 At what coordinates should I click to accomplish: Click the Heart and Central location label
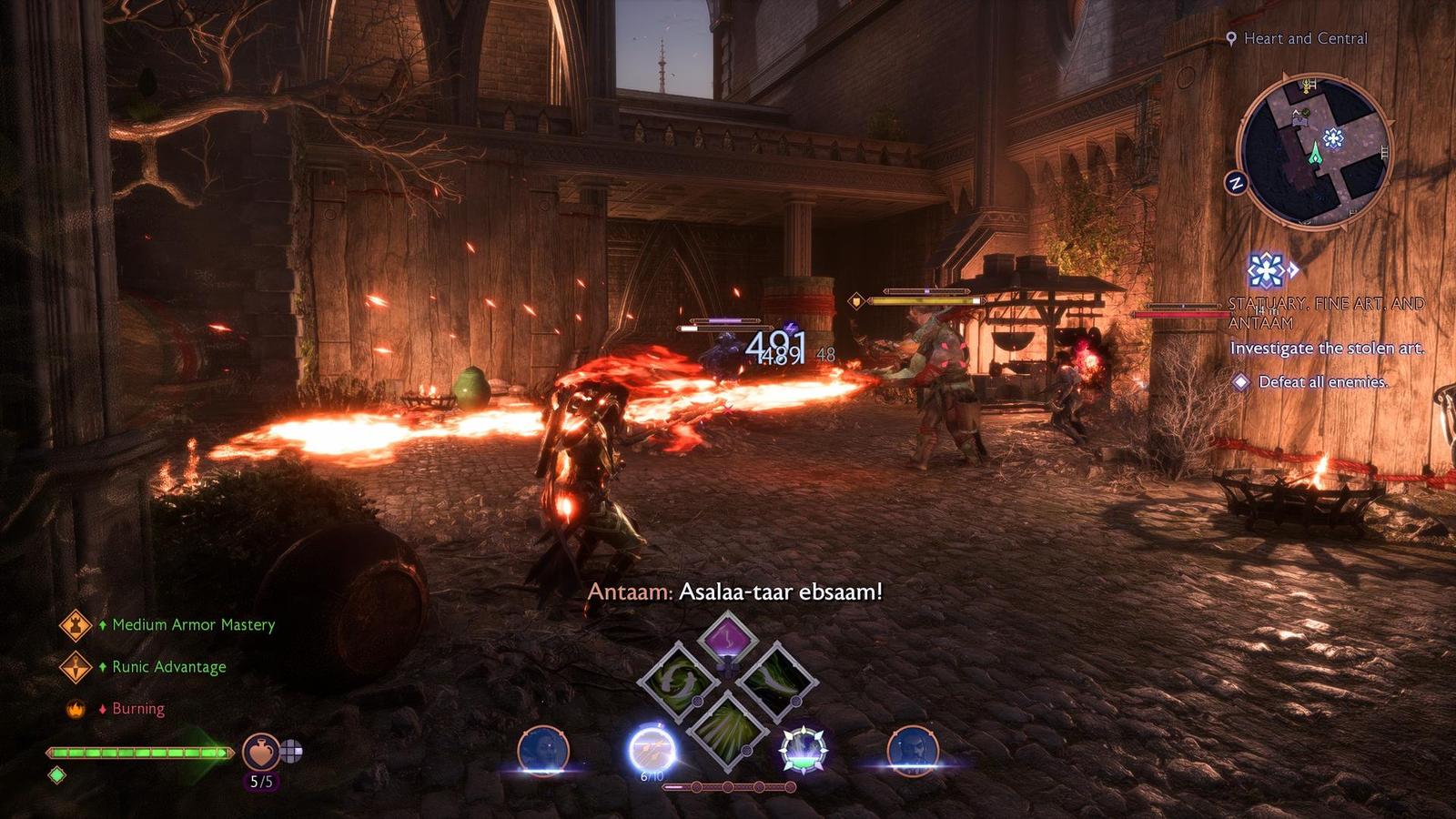pos(1305,38)
